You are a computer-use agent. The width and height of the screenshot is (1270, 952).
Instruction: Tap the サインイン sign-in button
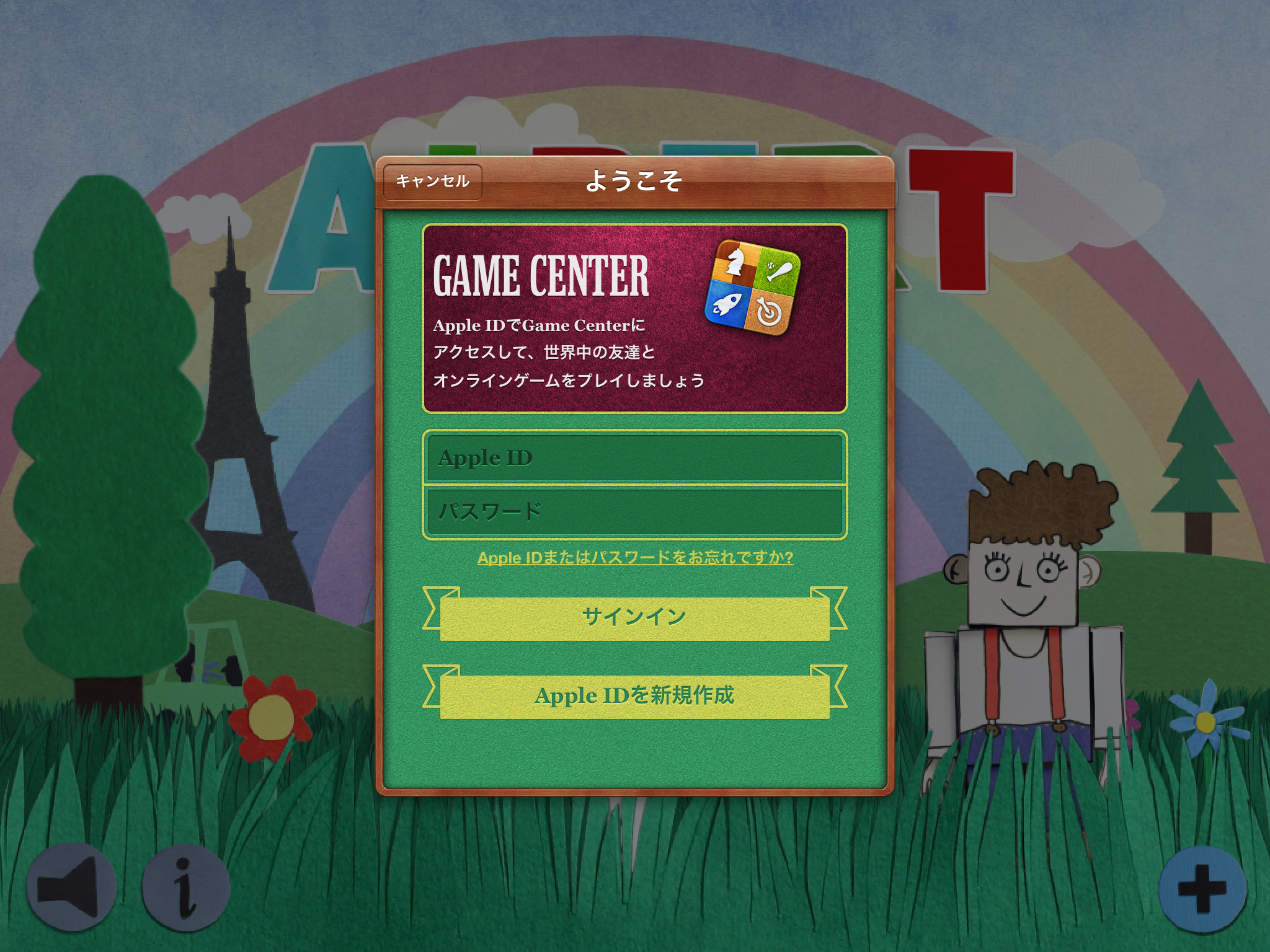634,617
